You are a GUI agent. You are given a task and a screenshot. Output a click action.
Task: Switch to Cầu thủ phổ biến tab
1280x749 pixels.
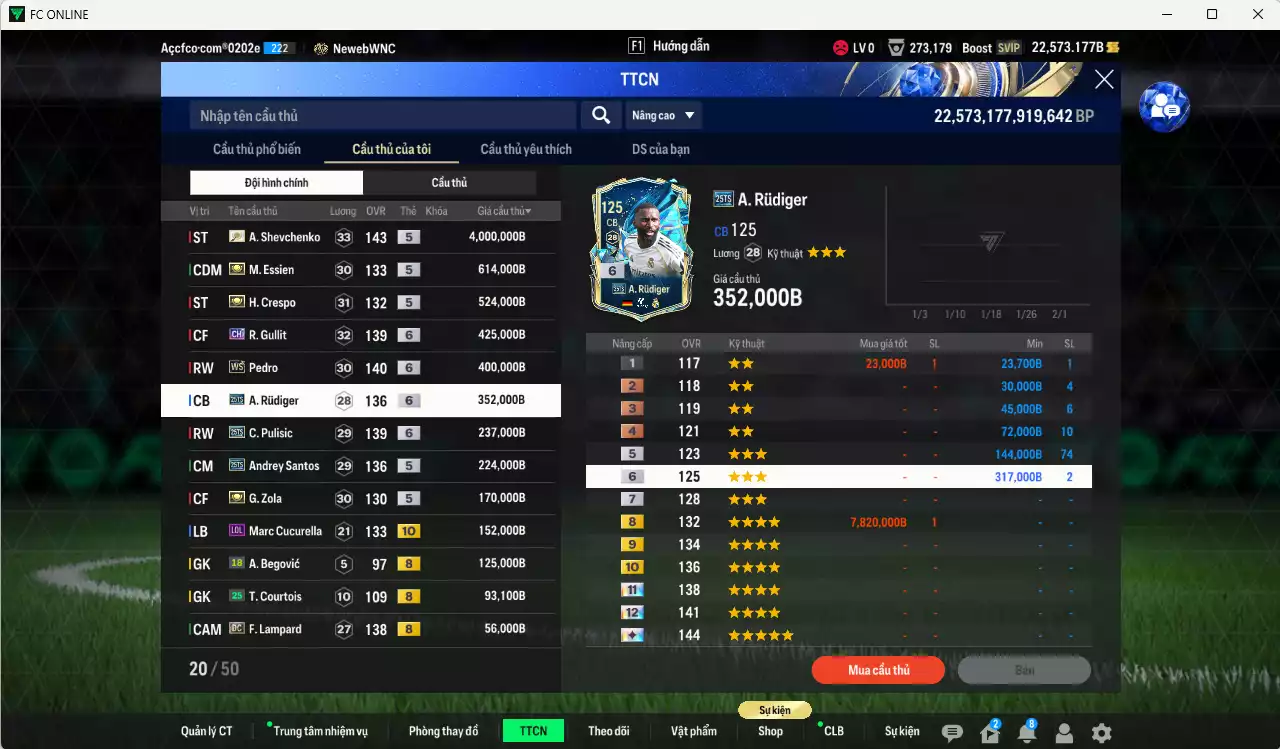[x=256, y=149]
